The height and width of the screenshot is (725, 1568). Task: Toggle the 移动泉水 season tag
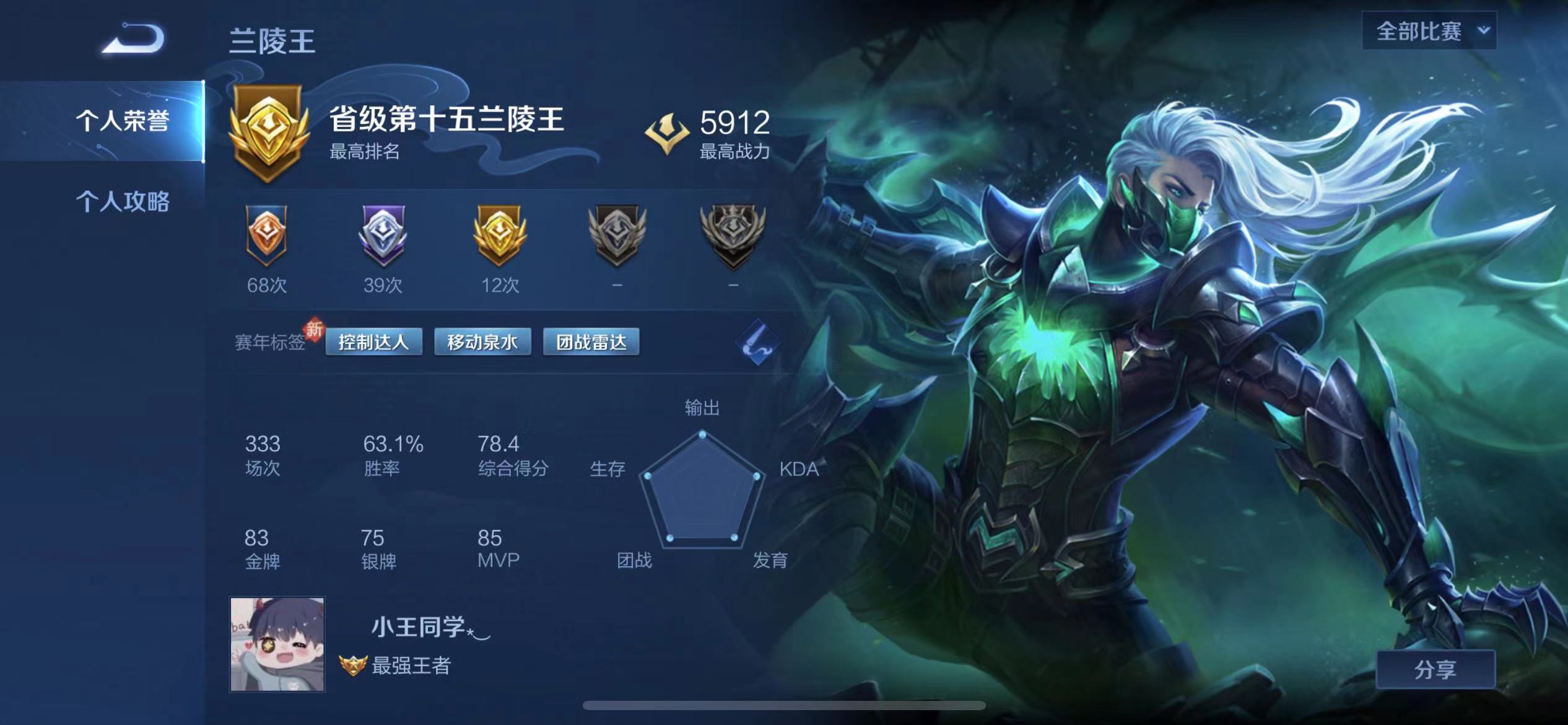(x=482, y=341)
